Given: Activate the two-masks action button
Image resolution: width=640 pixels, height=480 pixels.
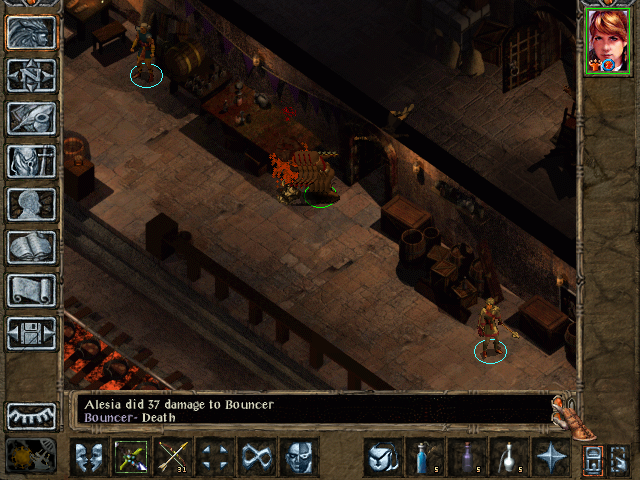Looking at the screenshot, I should 89,457.
